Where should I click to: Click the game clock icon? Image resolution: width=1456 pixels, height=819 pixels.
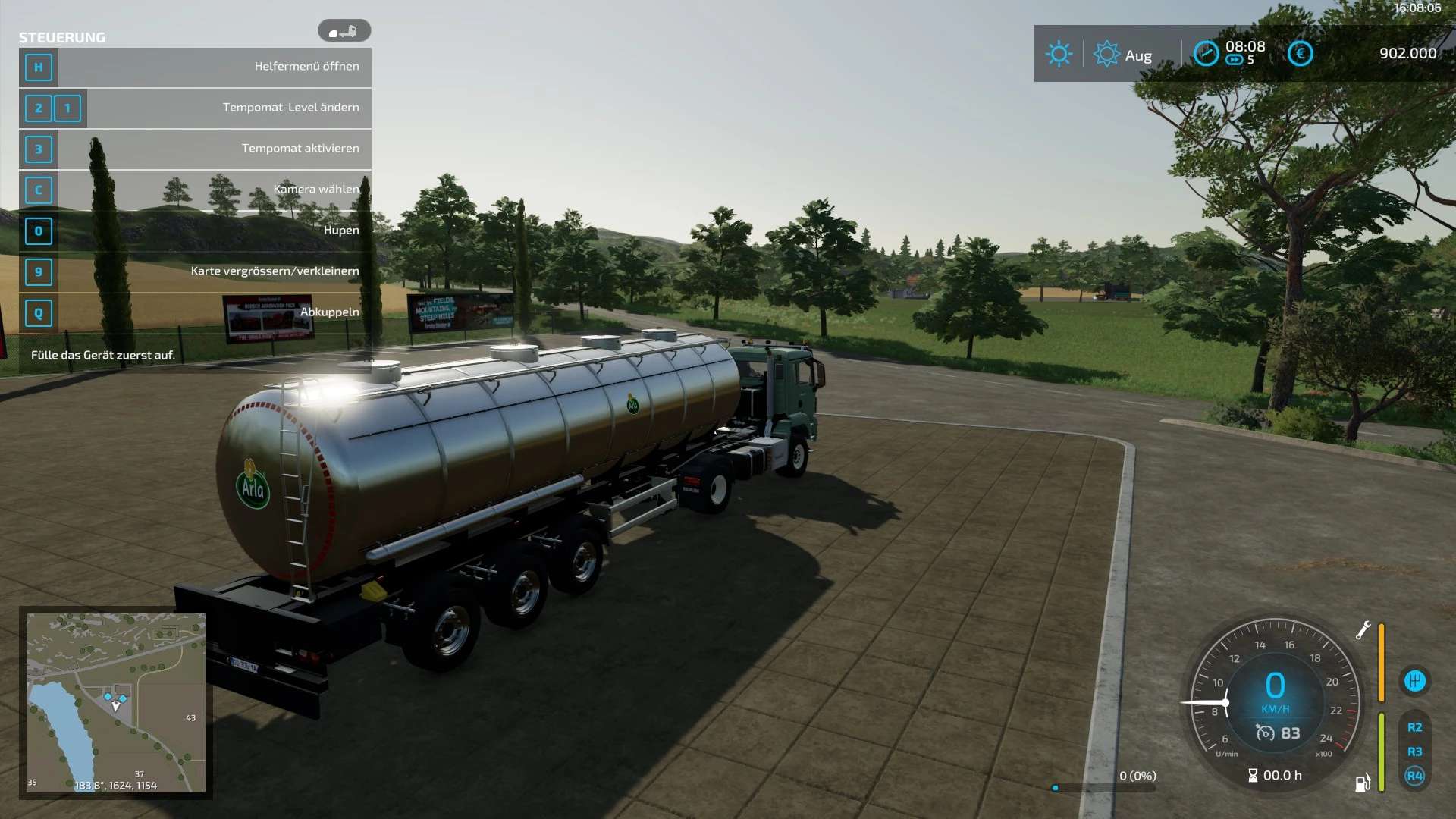[1206, 53]
